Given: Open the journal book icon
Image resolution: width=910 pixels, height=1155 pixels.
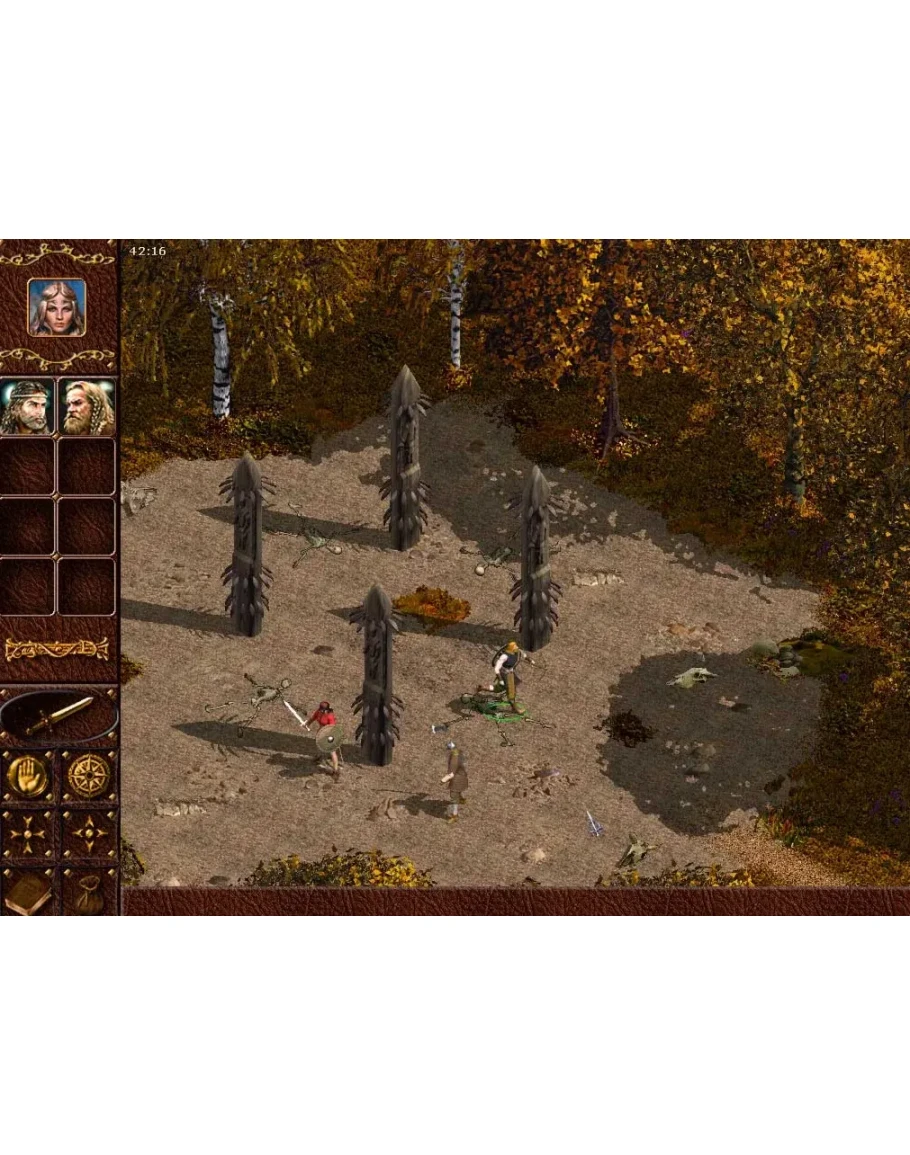Looking at the screenshot, I should (27, 892).
